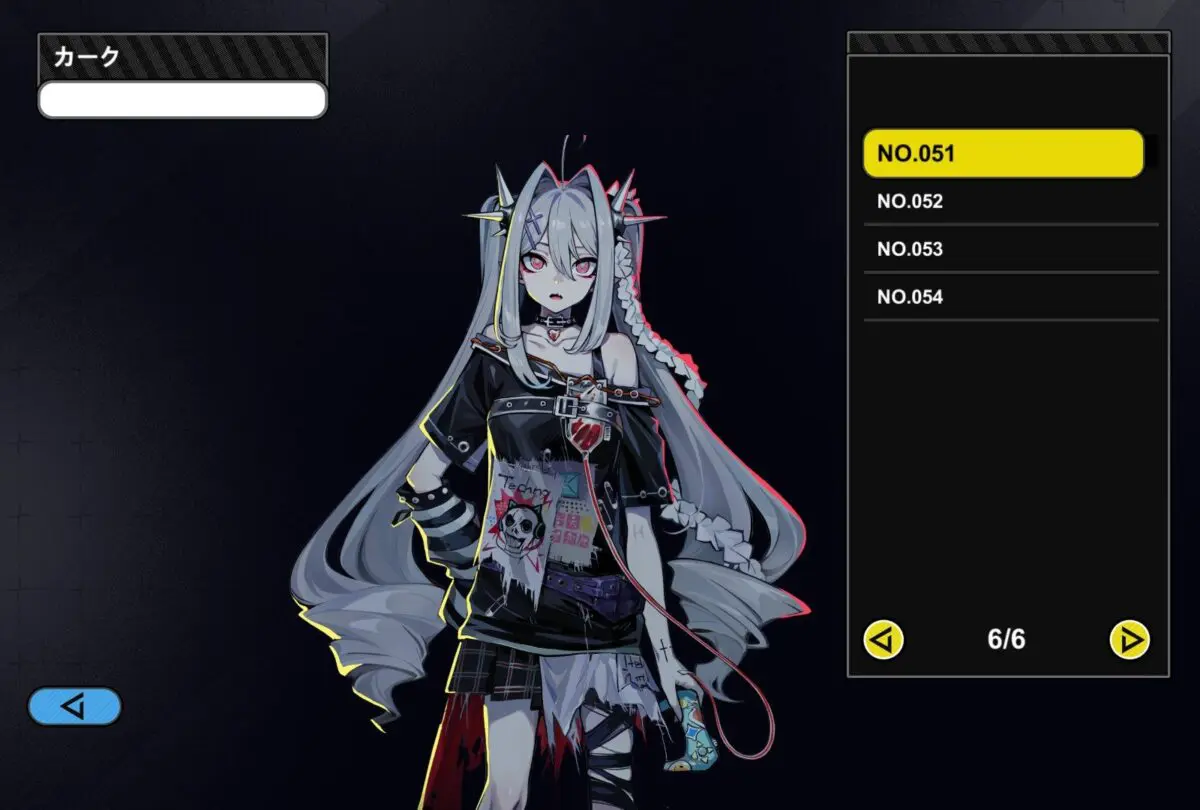The image size is (1200, 810).
Task: Choose entry NO.052 from the list
Action: pos(1010,202)
